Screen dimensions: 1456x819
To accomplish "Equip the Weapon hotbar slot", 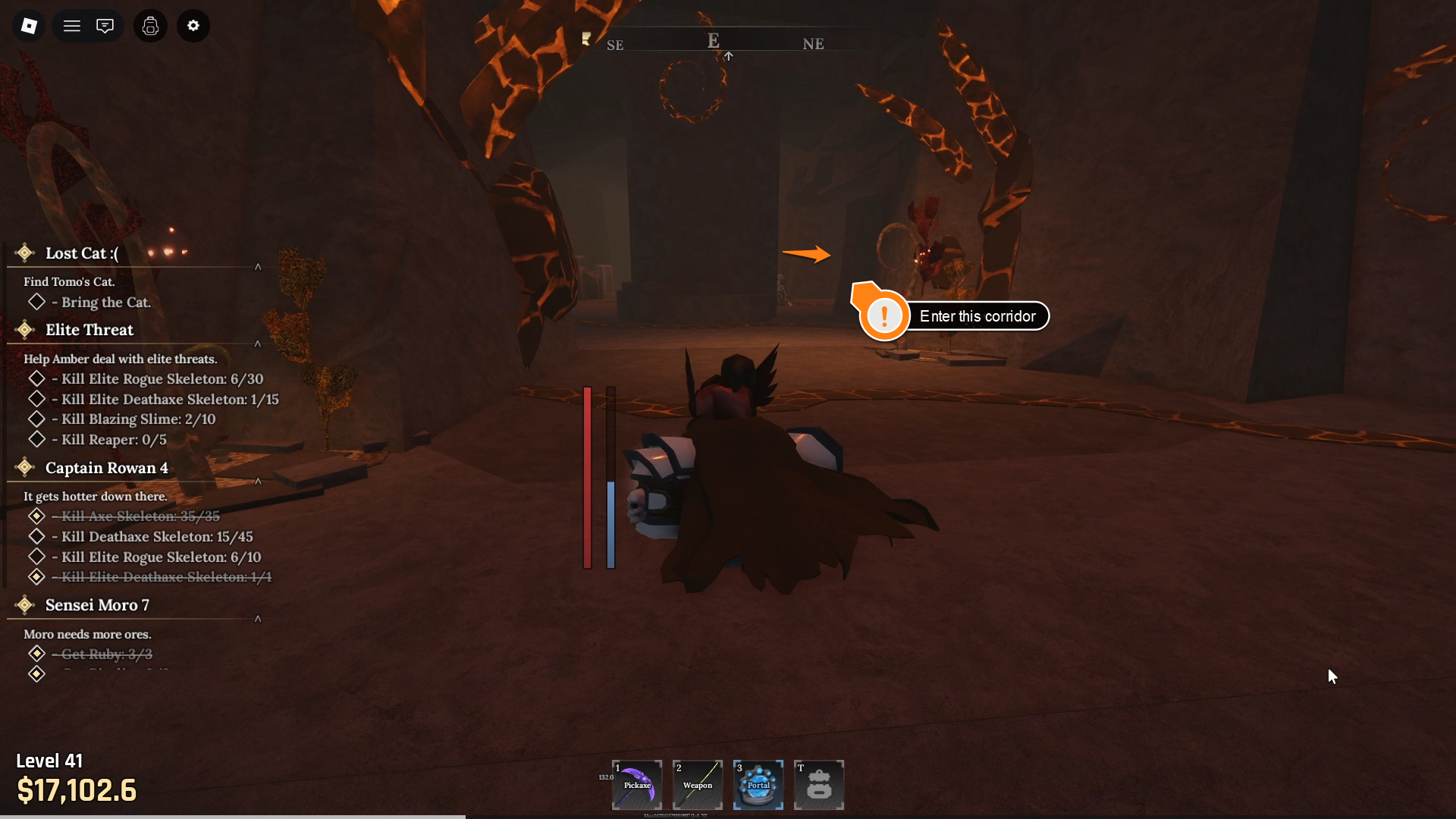I will click(698, 785).
